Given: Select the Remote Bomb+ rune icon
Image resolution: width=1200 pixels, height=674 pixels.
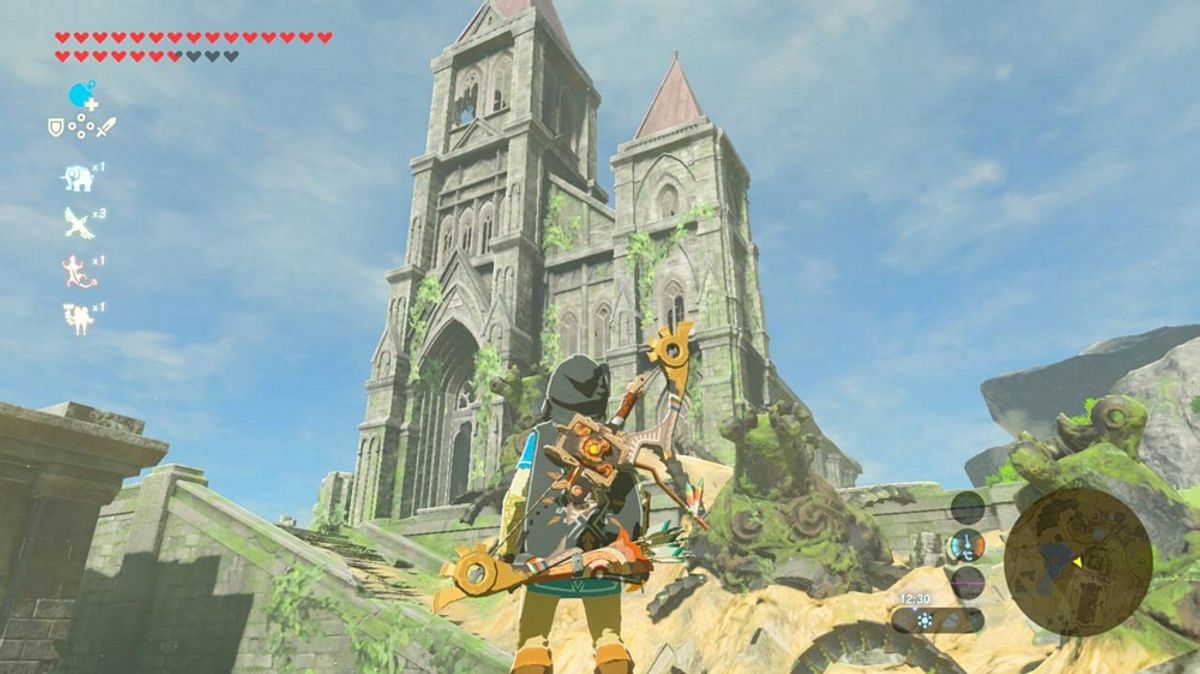Looking at the screenshot, I should pyautogui.click(x=81, y=96).
